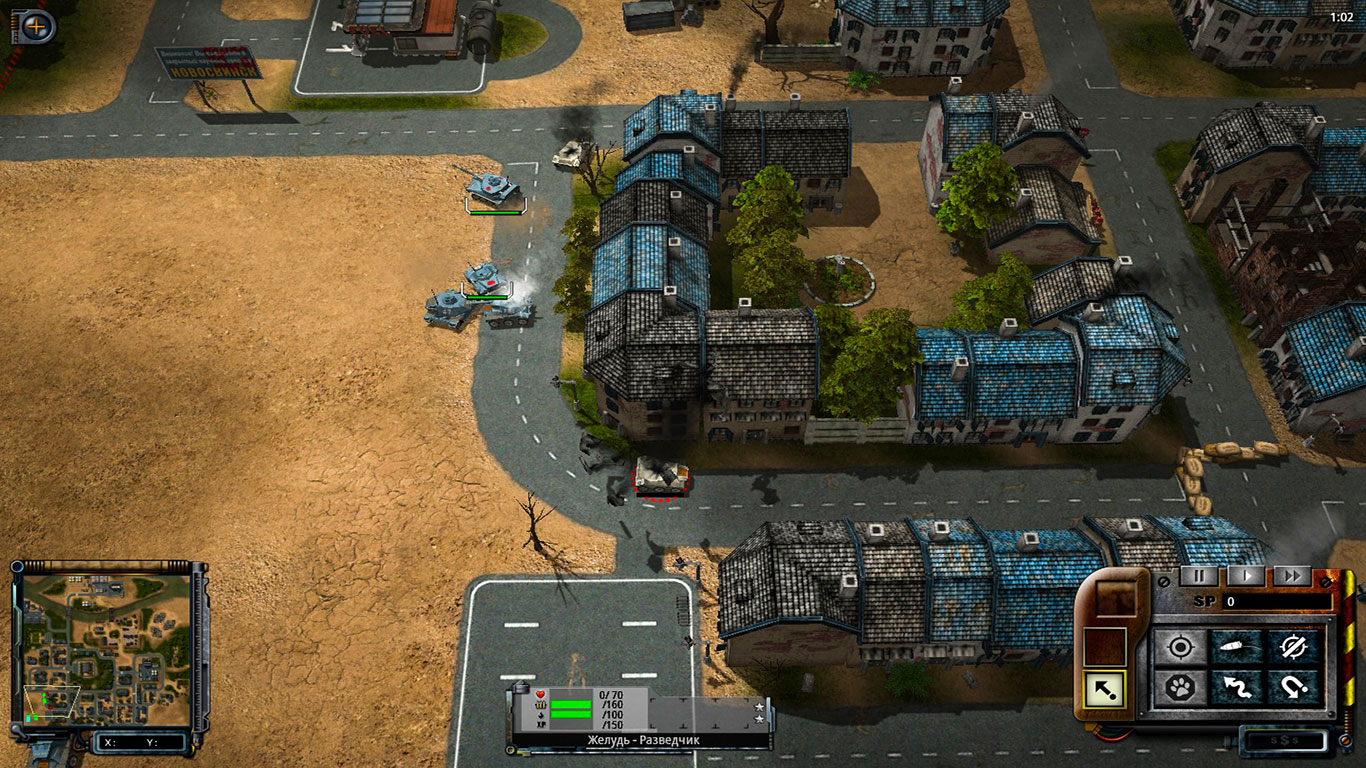This screenshot has height=768, width=1366.
Task: Select the lone tank with green health bar
Action: (492, 186)
